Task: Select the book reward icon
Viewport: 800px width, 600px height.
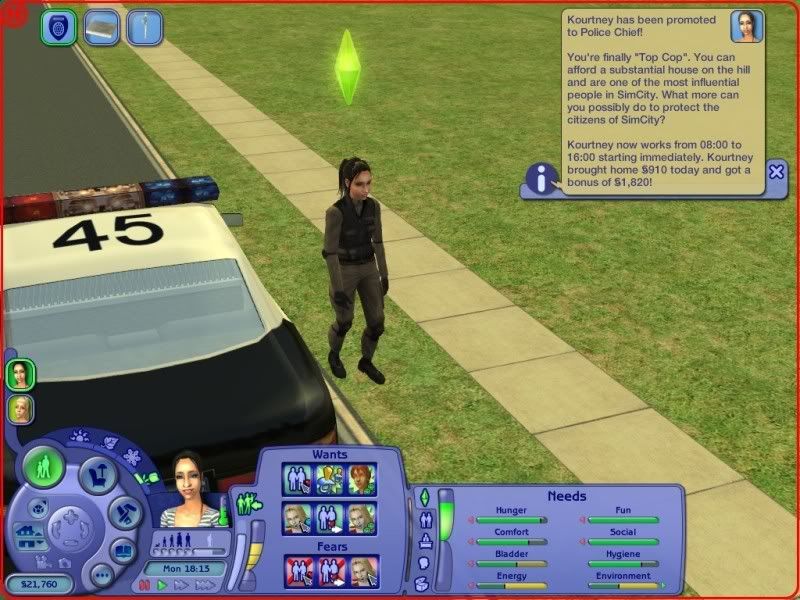Action: point(101,27)
